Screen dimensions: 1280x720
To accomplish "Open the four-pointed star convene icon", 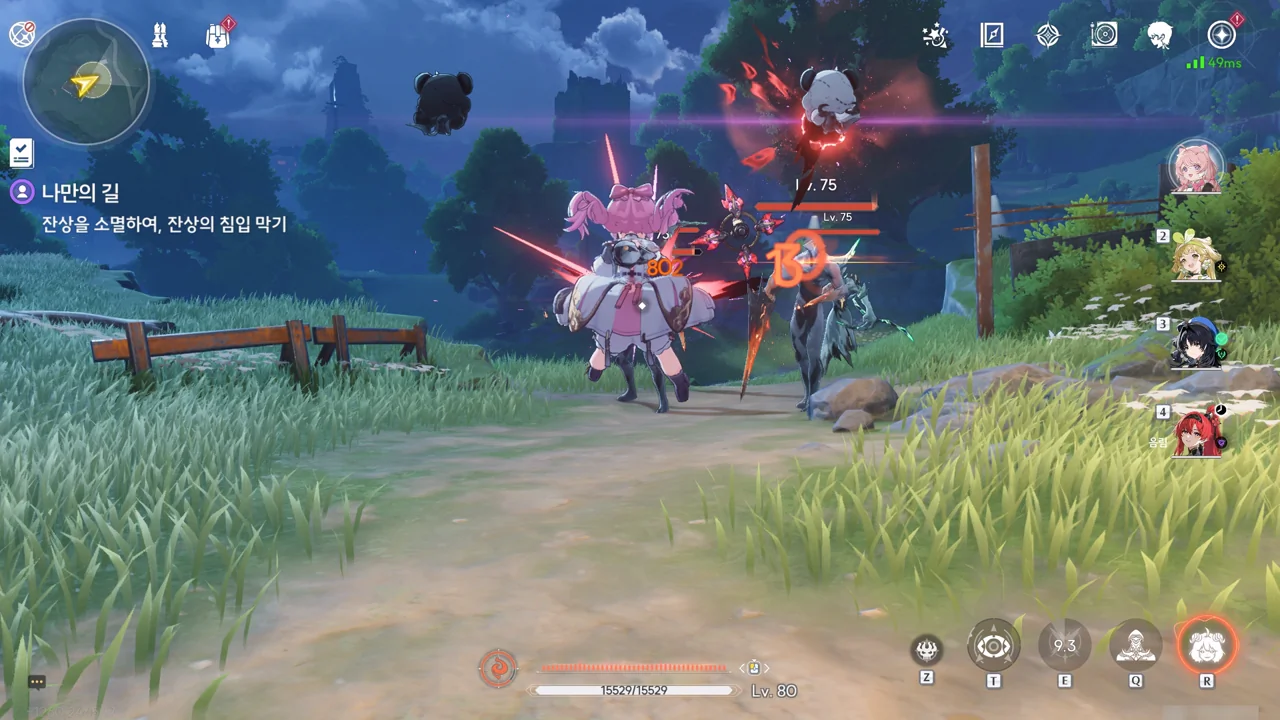I will pos(1047,36).
